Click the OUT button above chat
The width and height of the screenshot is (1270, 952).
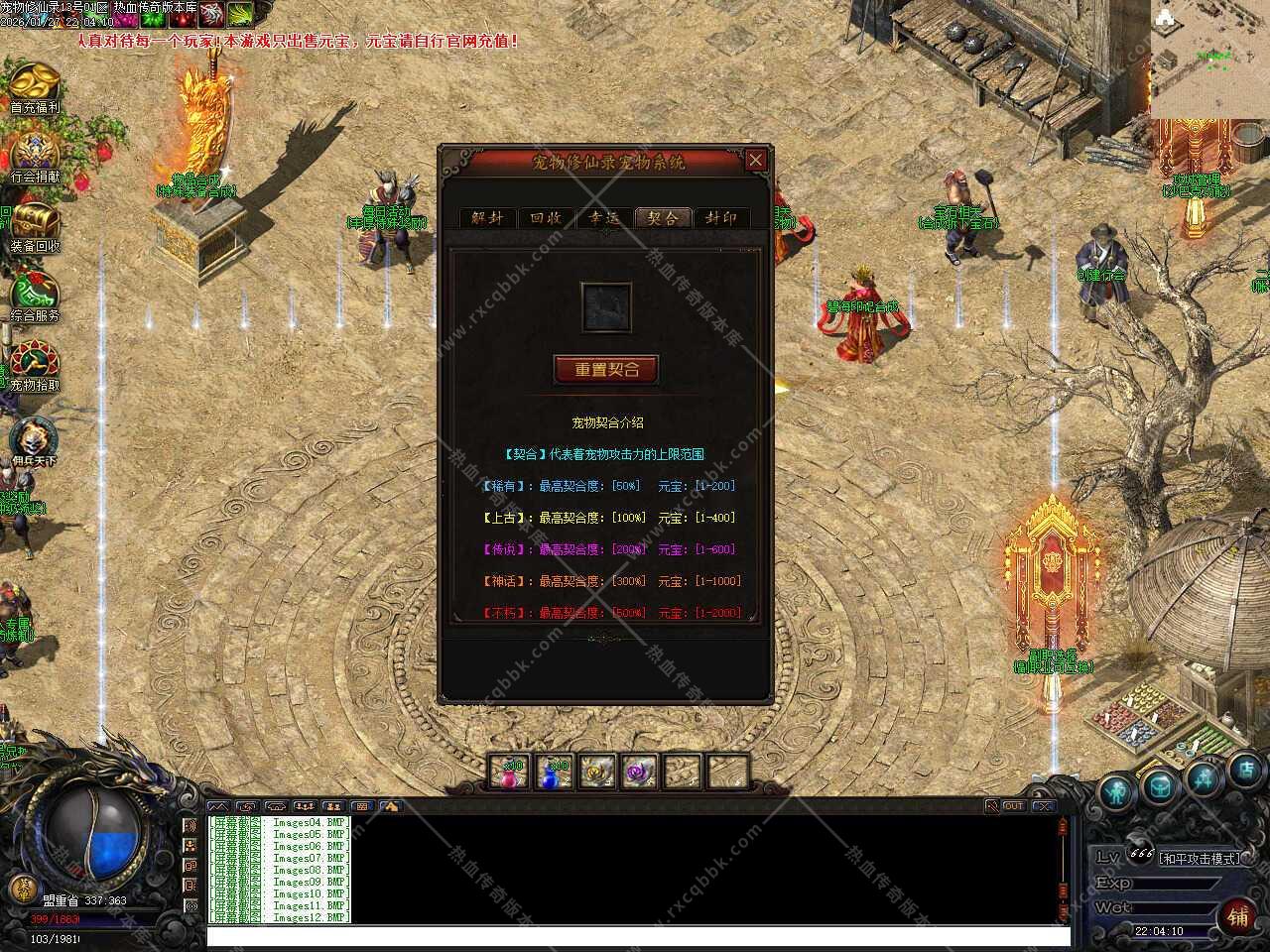click(x=1013, y=806)
